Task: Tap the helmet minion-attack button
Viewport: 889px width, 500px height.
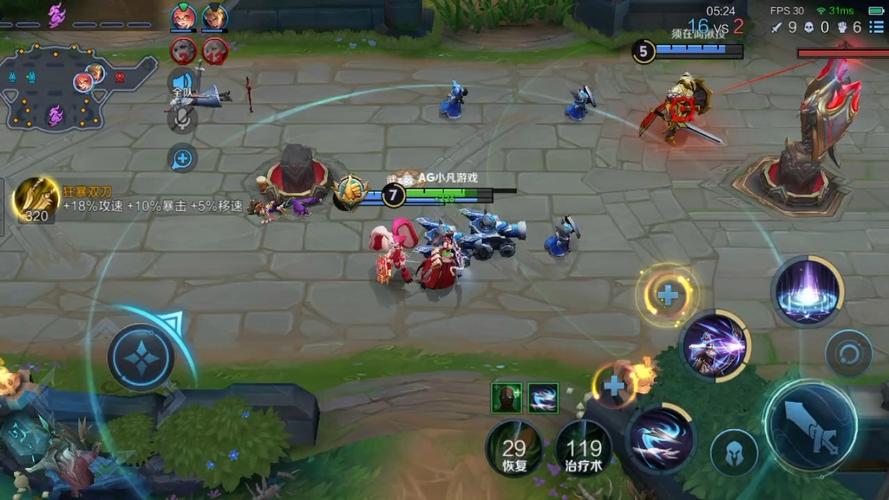Action: pos(733,452)
